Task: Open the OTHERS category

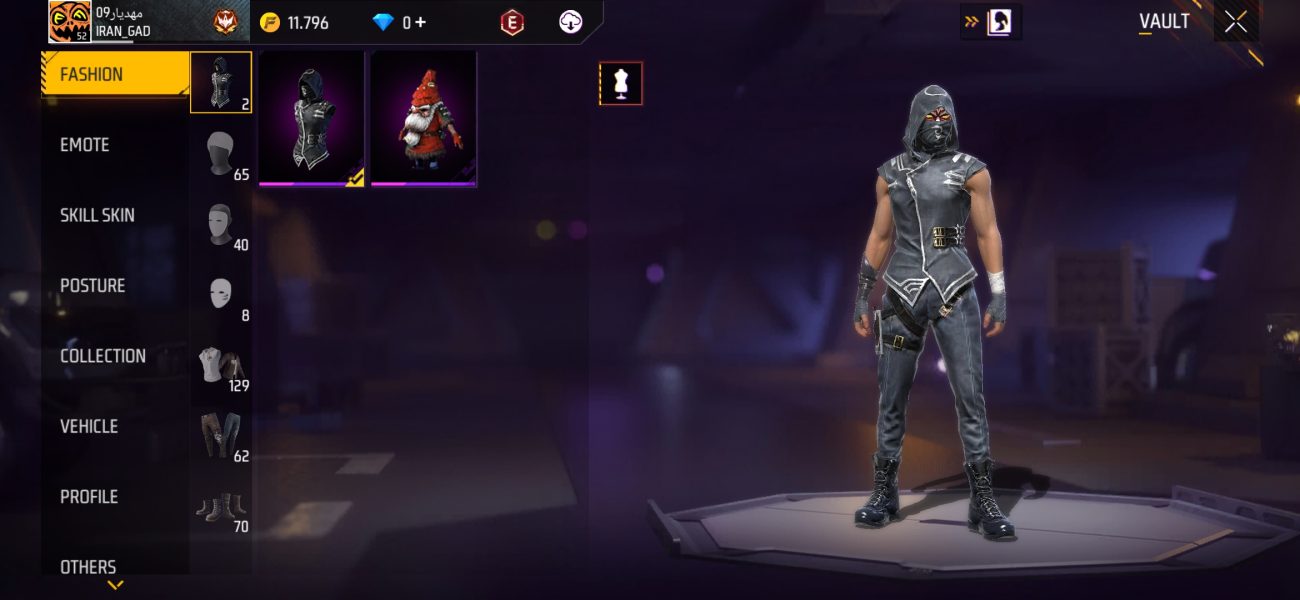Action: [x=88, y=566]
